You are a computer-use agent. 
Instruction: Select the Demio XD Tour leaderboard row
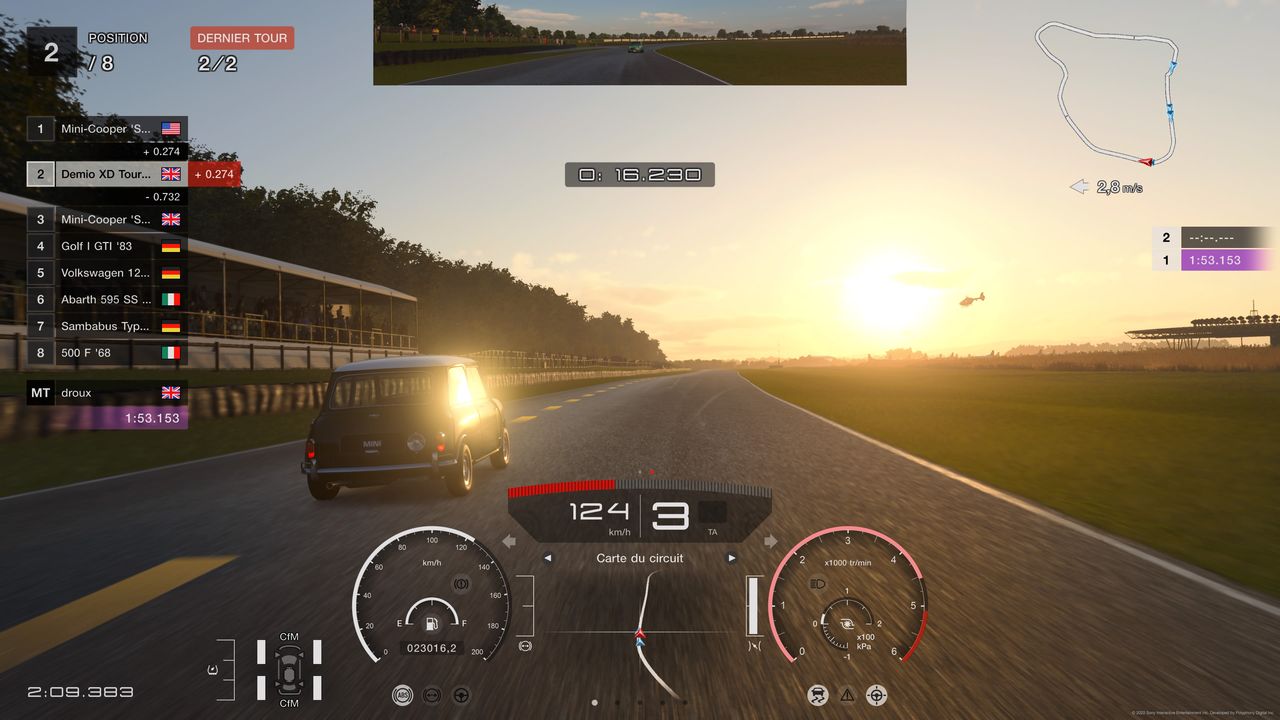pyautogui.click(x=107, y=174)
